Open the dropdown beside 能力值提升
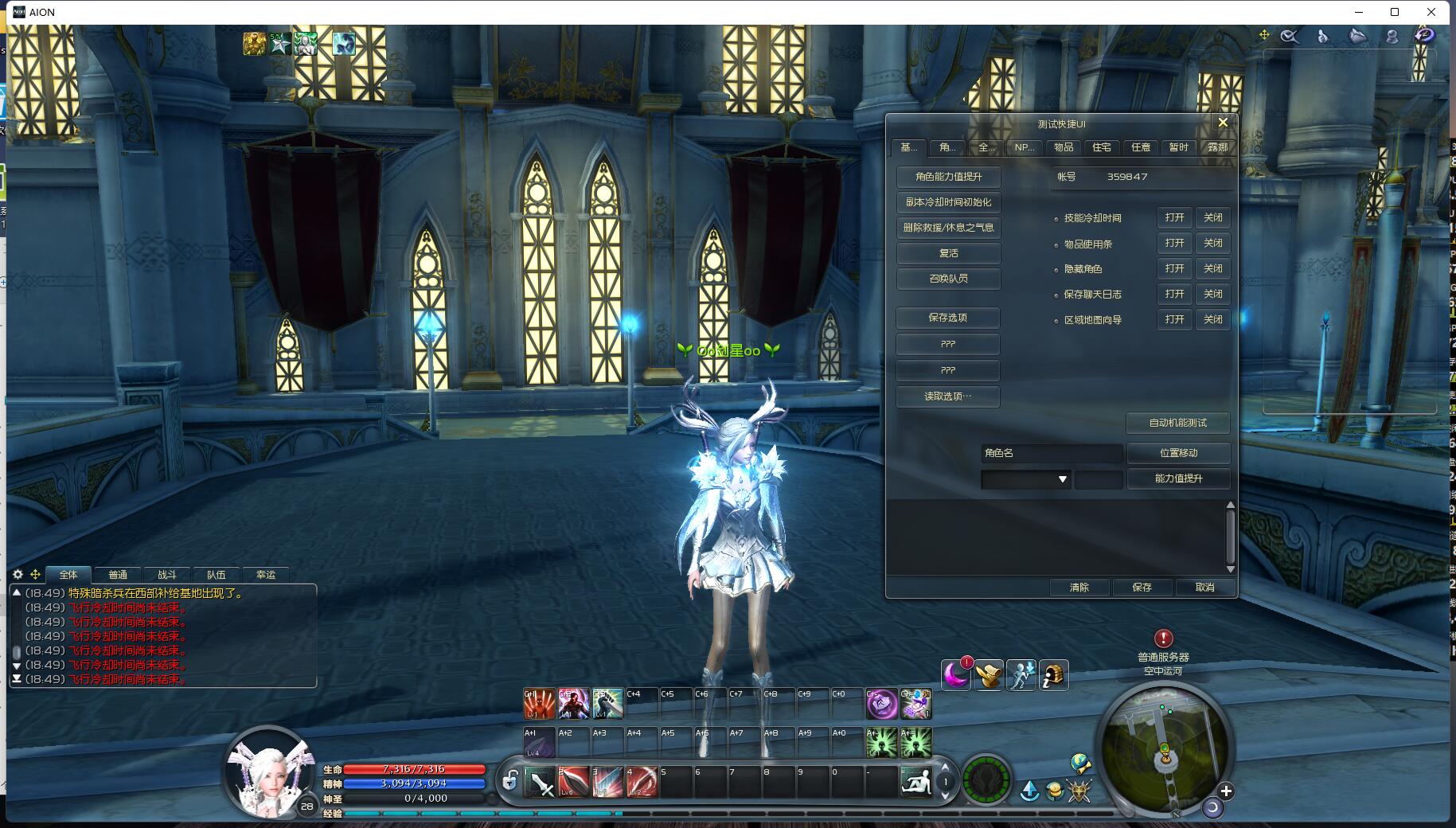 point(1025,479)
